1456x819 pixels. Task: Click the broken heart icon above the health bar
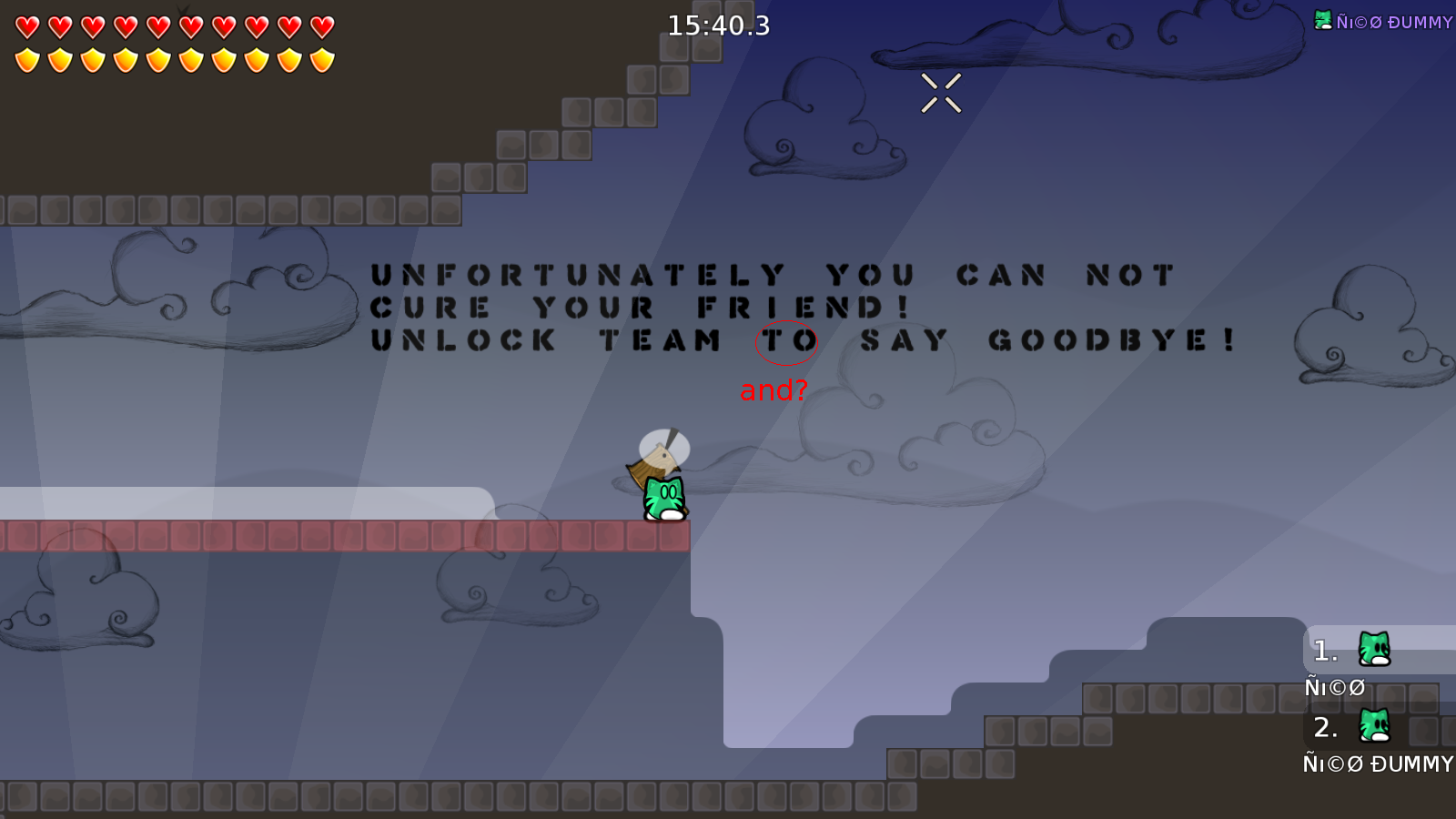[x=183, y=9]
